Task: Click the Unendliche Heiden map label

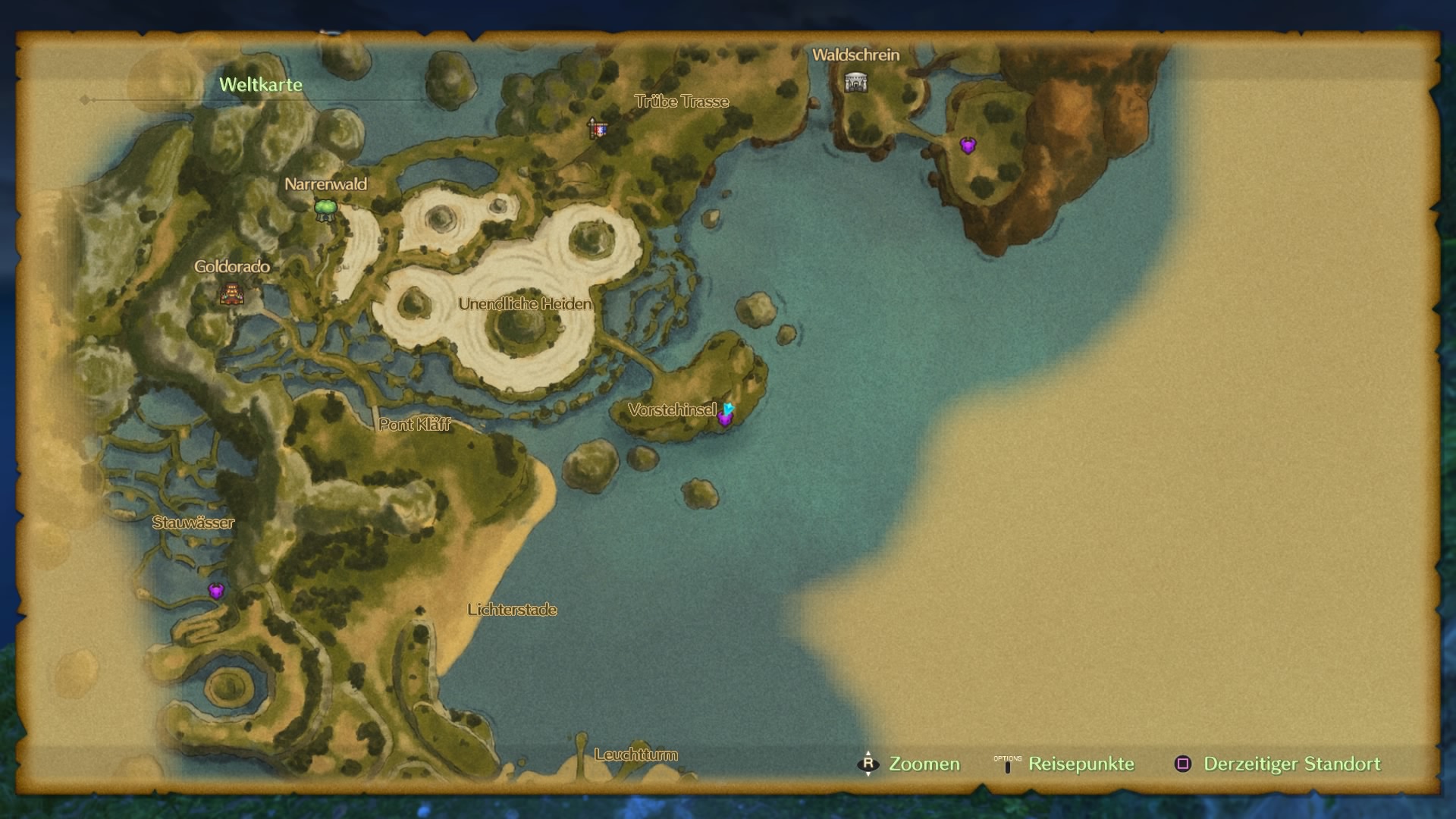Action: 525,304
